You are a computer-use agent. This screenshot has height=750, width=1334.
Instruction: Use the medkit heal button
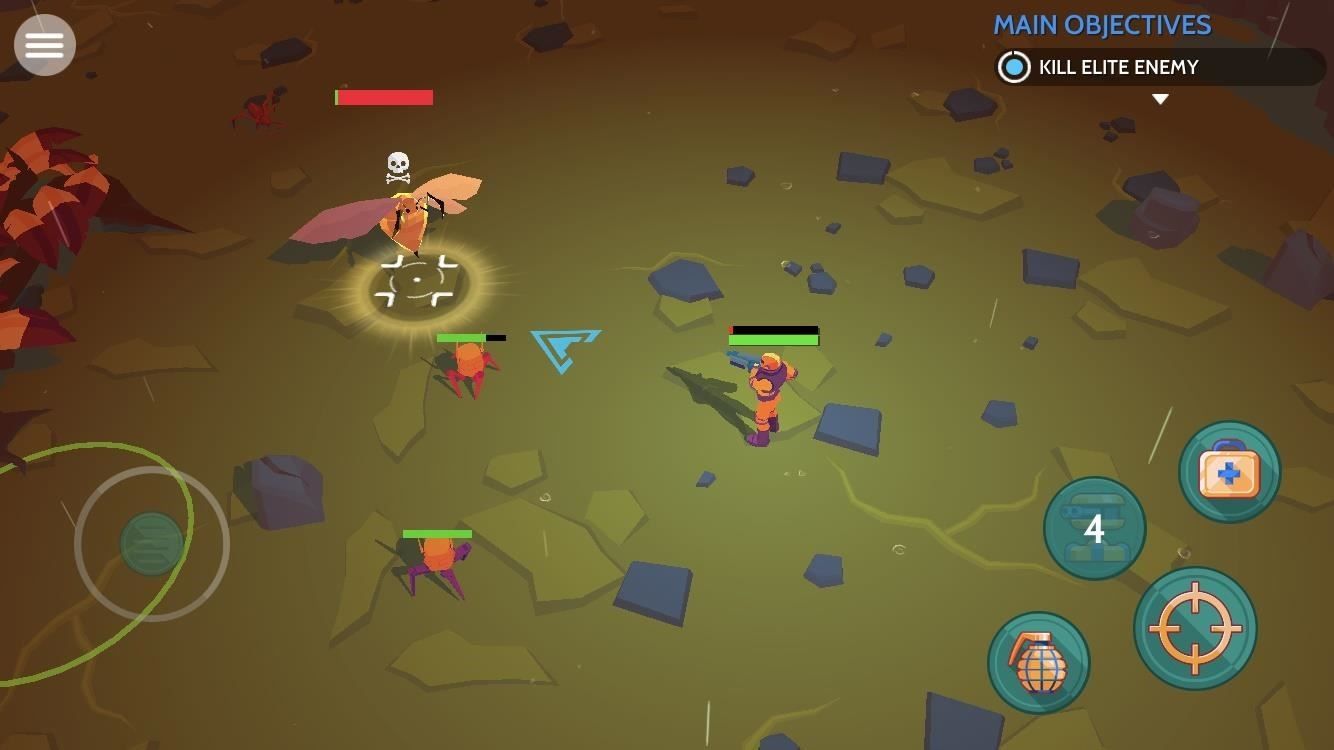coord(1229,471)
